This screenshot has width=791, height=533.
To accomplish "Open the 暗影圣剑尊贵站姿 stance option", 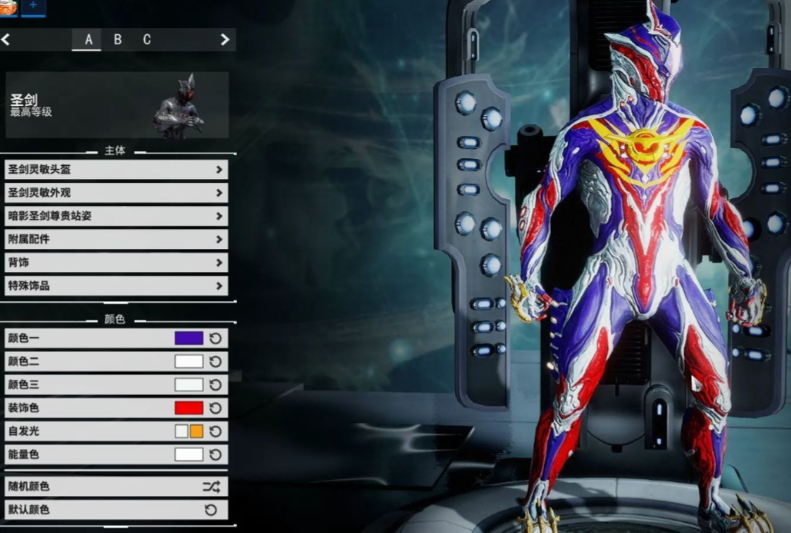I will tap(116, 215).
